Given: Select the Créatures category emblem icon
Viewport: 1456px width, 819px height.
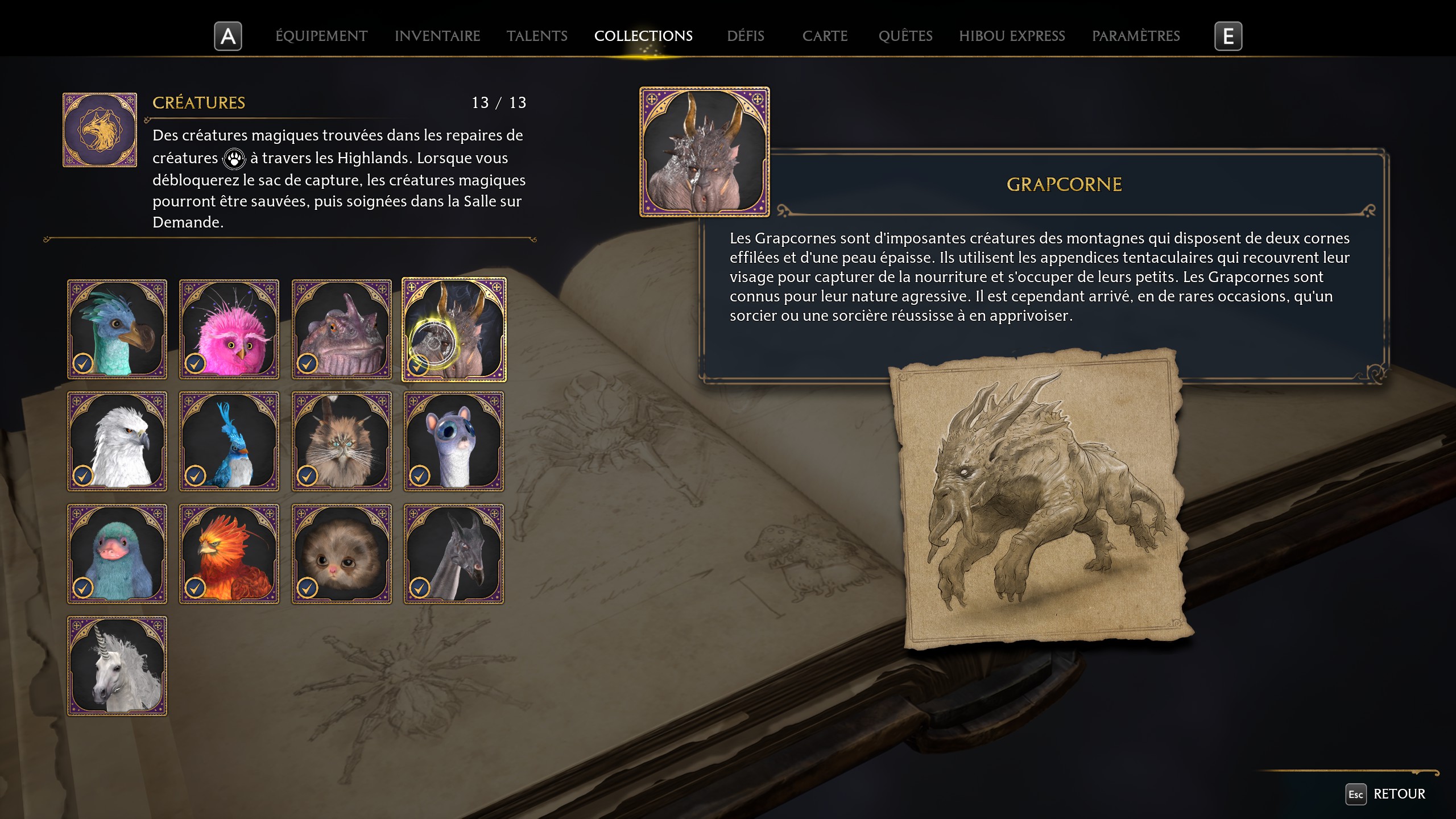Looking at the screenshot, I should [100, 129].
